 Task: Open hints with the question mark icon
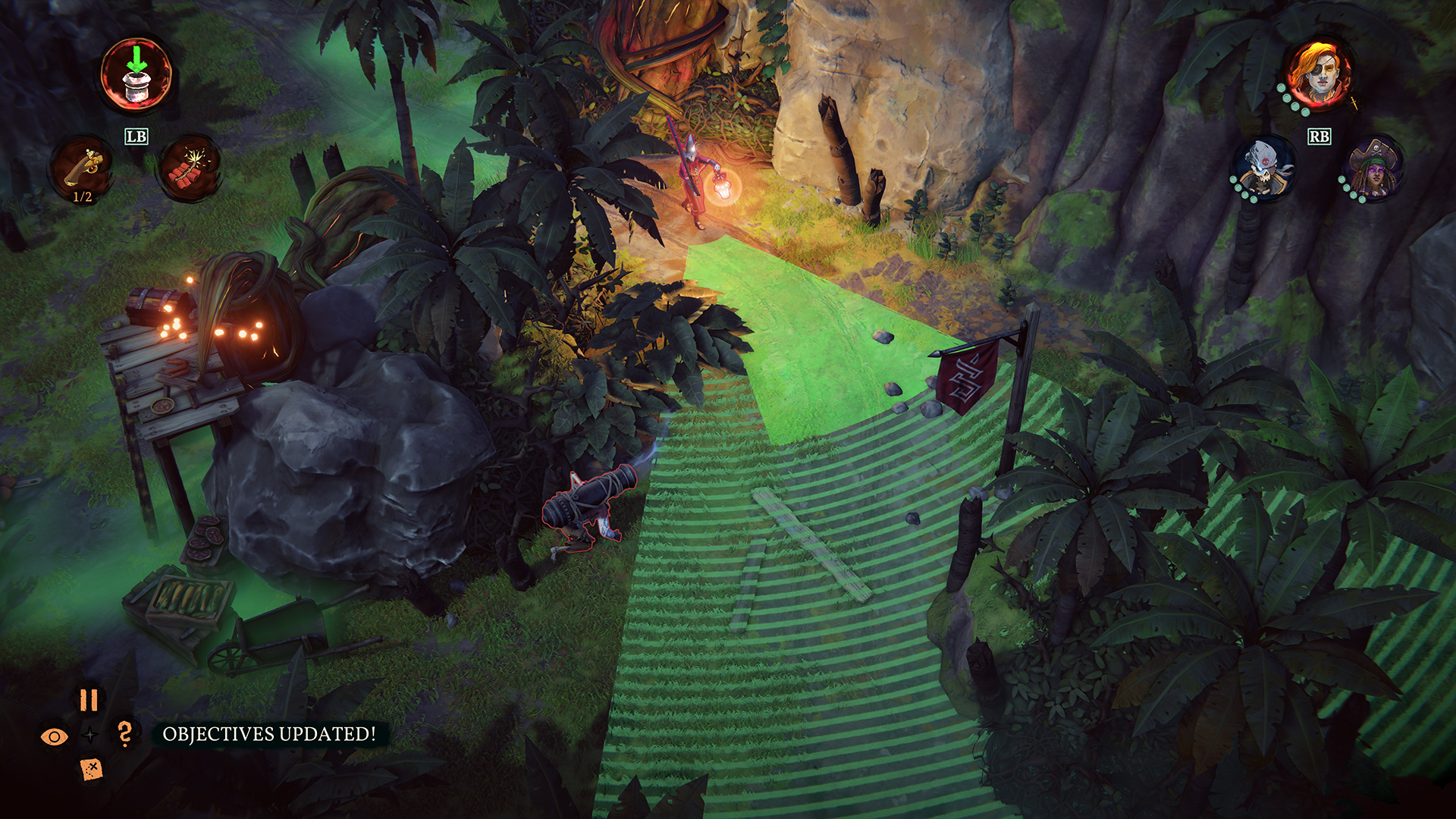(x=126, y=734)
